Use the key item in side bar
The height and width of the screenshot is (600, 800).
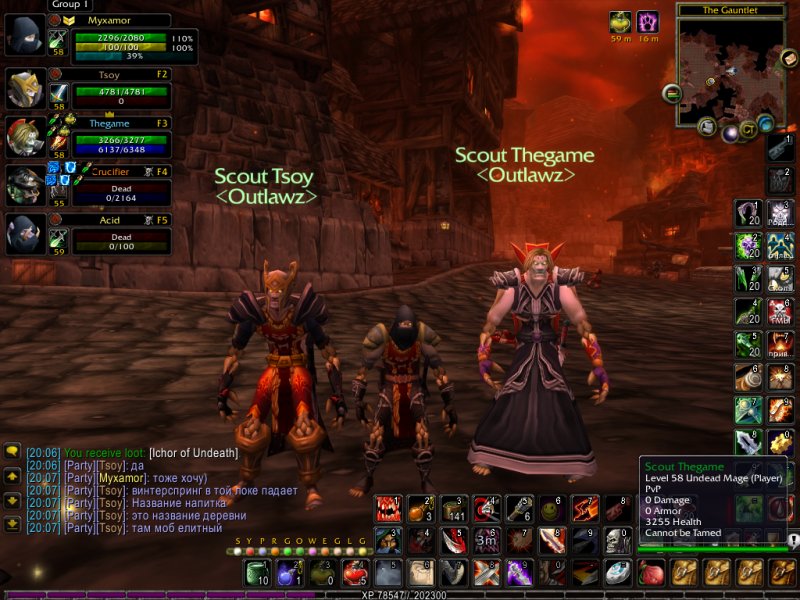779,148
